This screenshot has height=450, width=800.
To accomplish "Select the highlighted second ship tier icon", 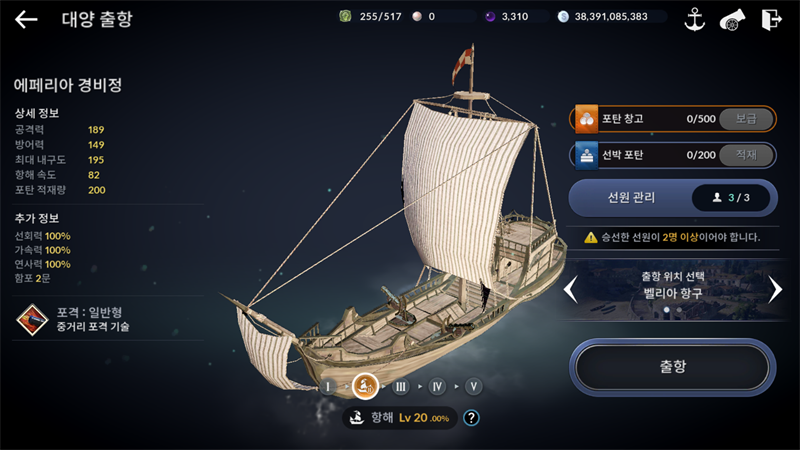I will click(x=365, y=385).
